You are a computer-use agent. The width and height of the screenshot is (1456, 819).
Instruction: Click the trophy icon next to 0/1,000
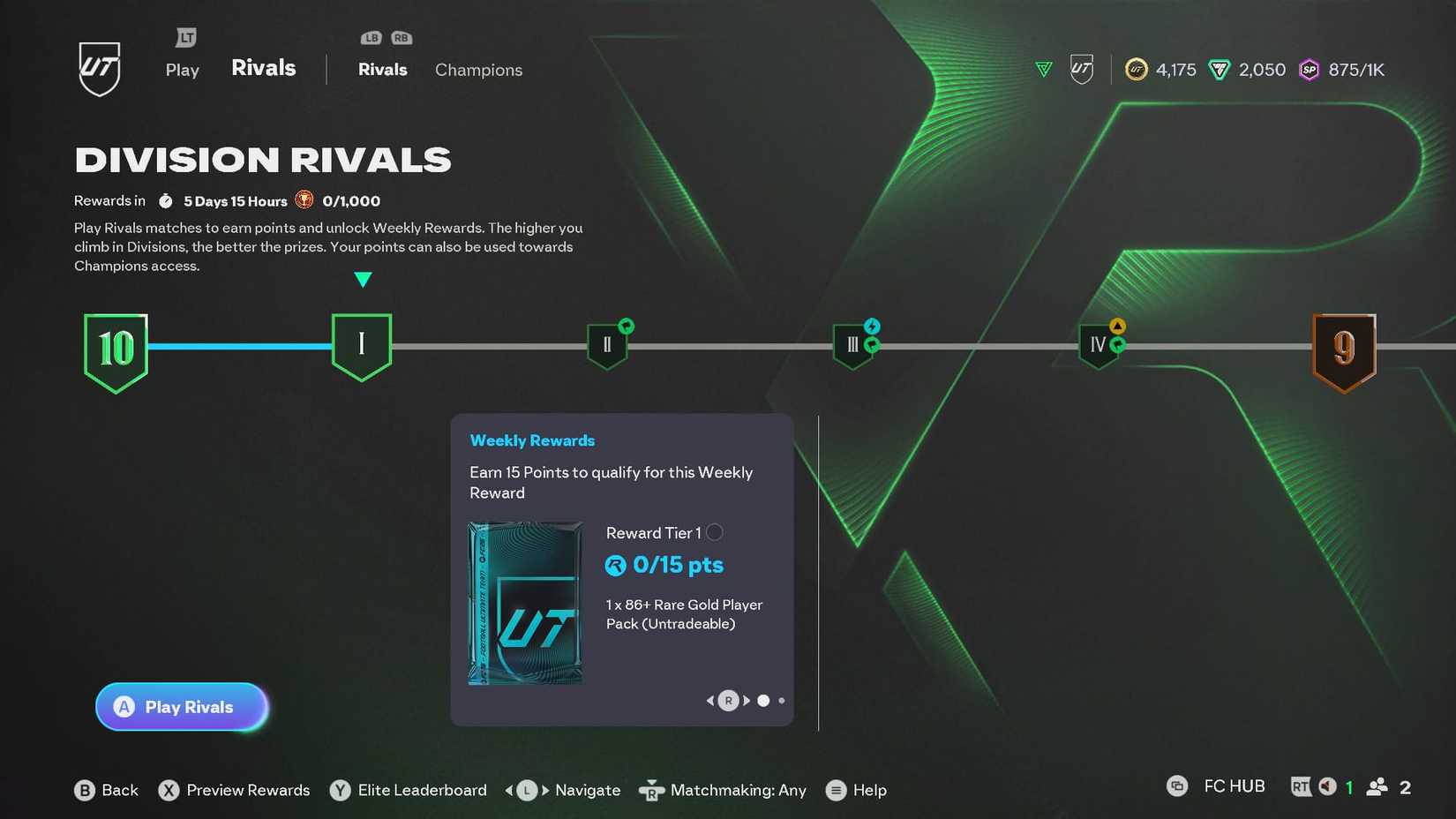(x=304, y=199)
